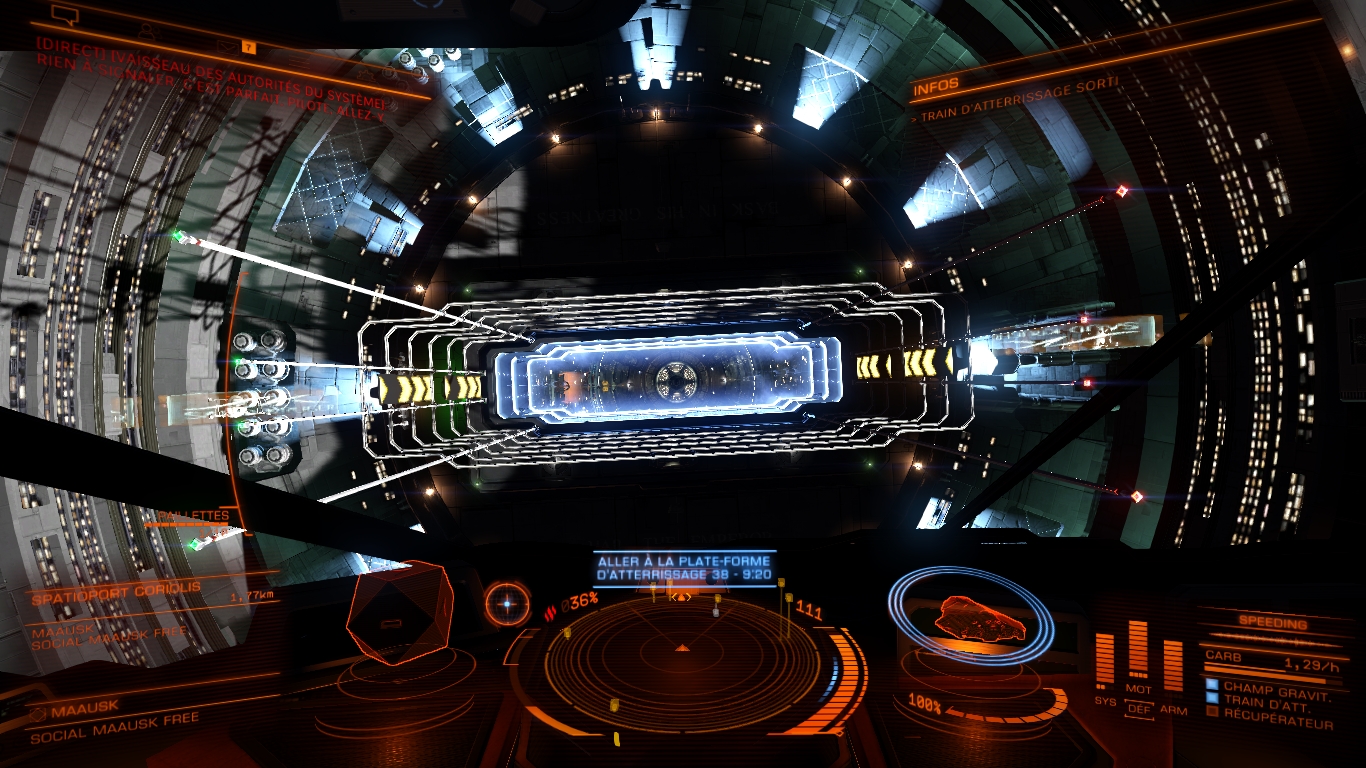Click the blue navigation compass
Viewport: 1366px width, 768px height.
pos(508,603)
